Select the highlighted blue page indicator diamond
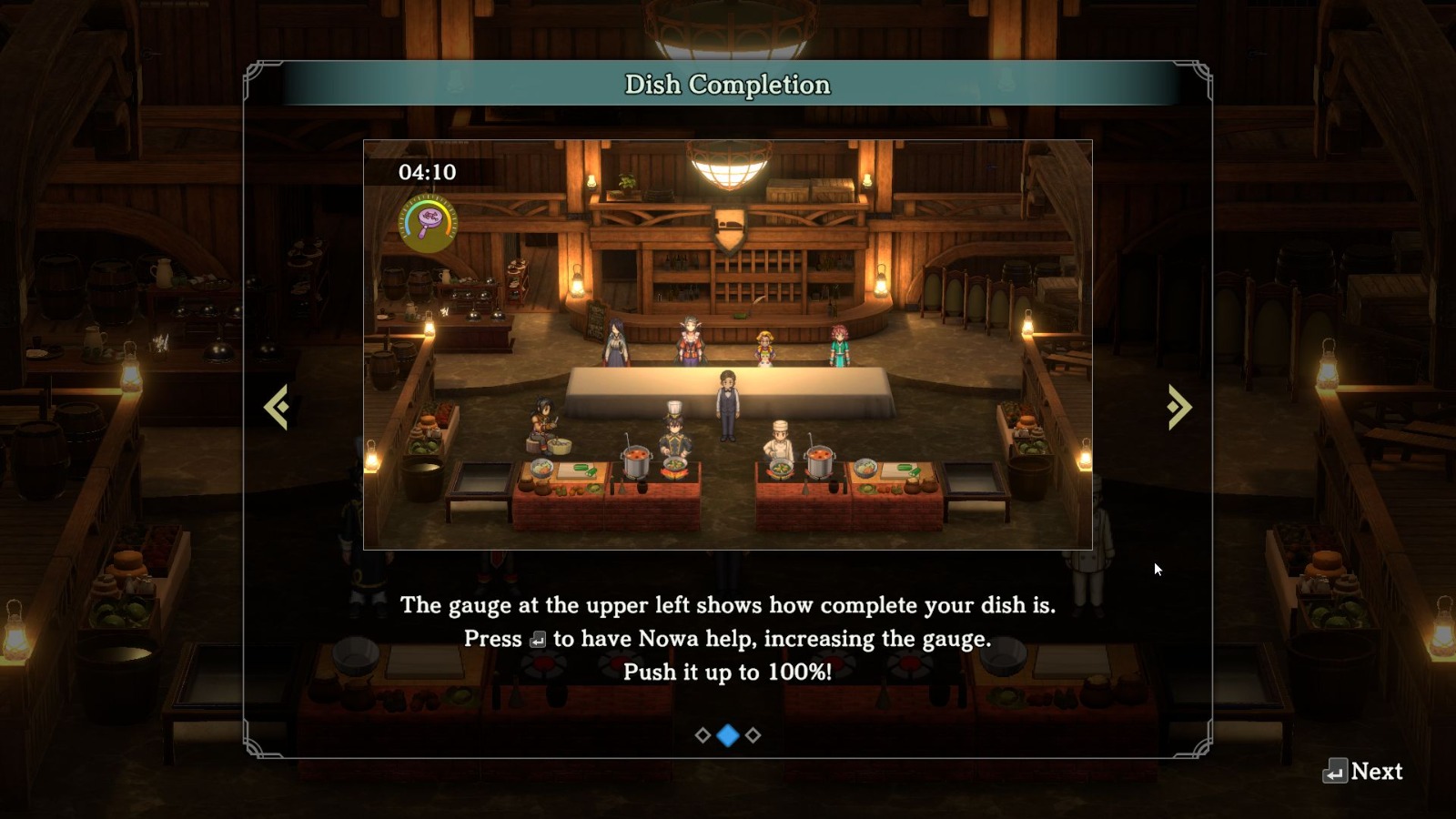The image size is (1456, 819). pos(728,733)
